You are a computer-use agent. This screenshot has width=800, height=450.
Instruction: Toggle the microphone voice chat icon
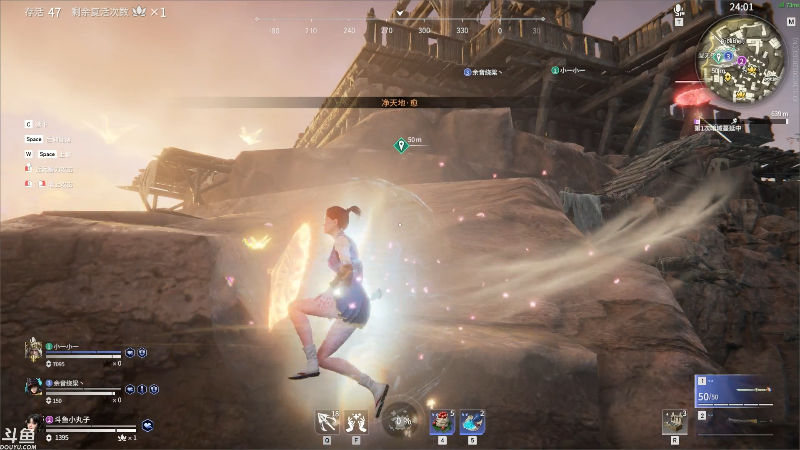[679, 10]
